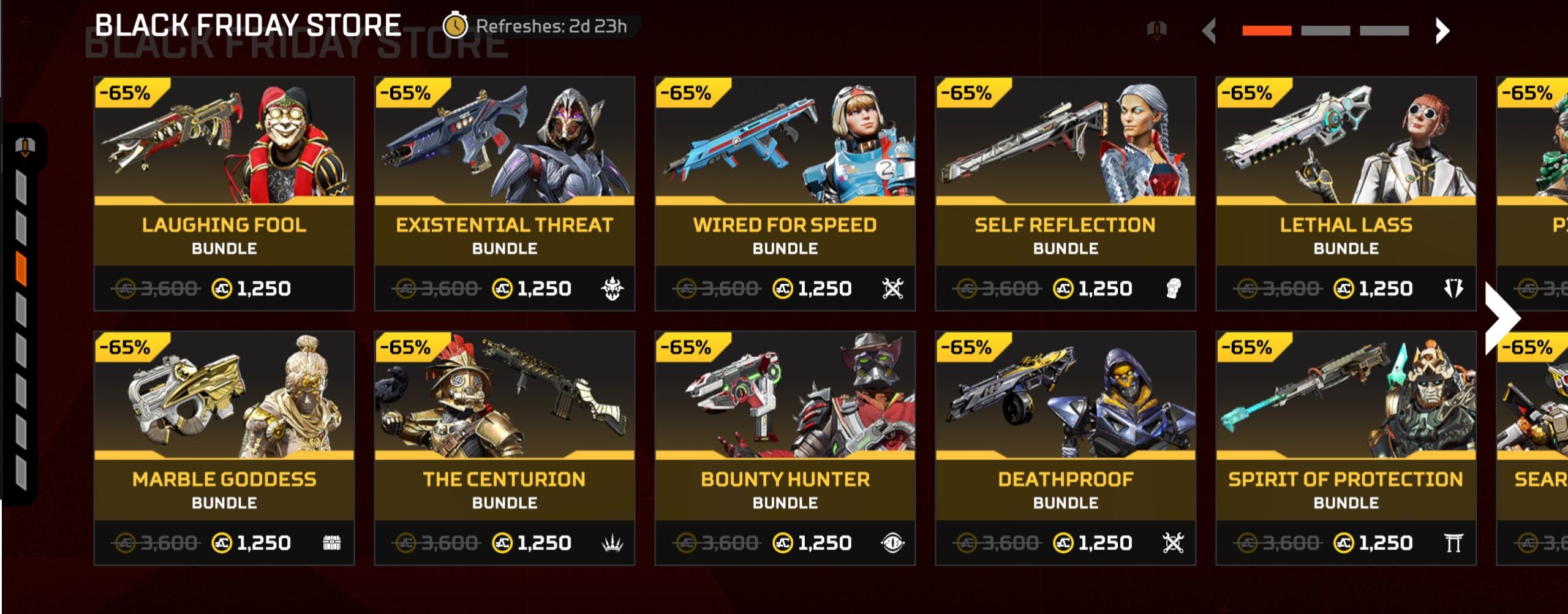
Task: Open the Lethal Lass bundle
Action: click(x=1346, y=193)
